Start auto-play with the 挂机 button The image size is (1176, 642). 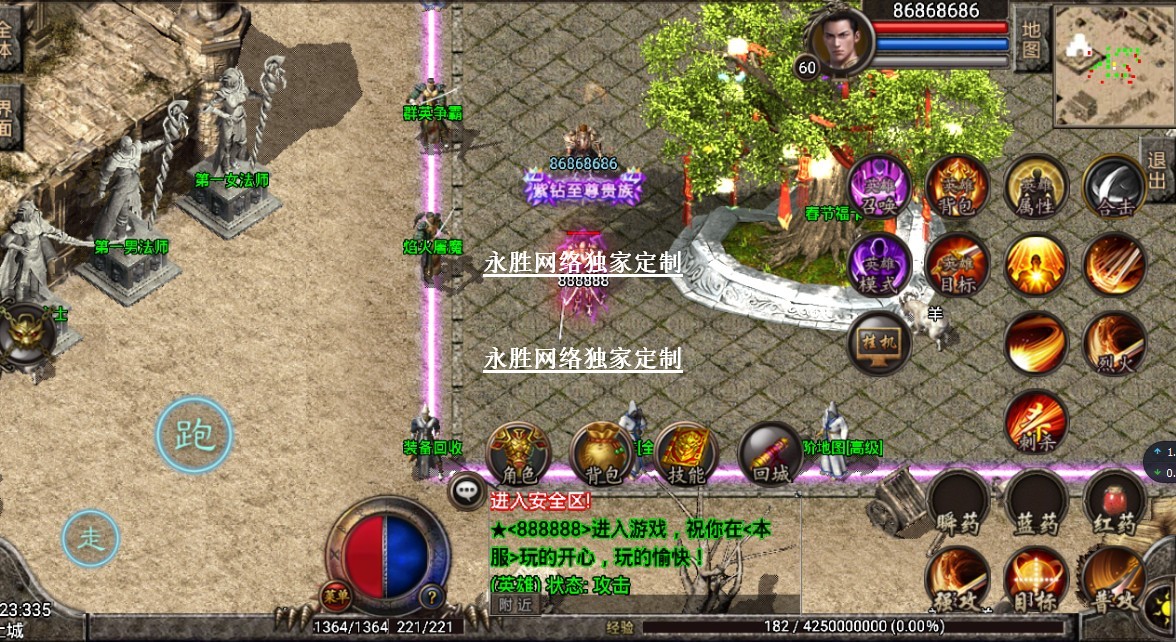pyautogui.click(x=879, y=343)
